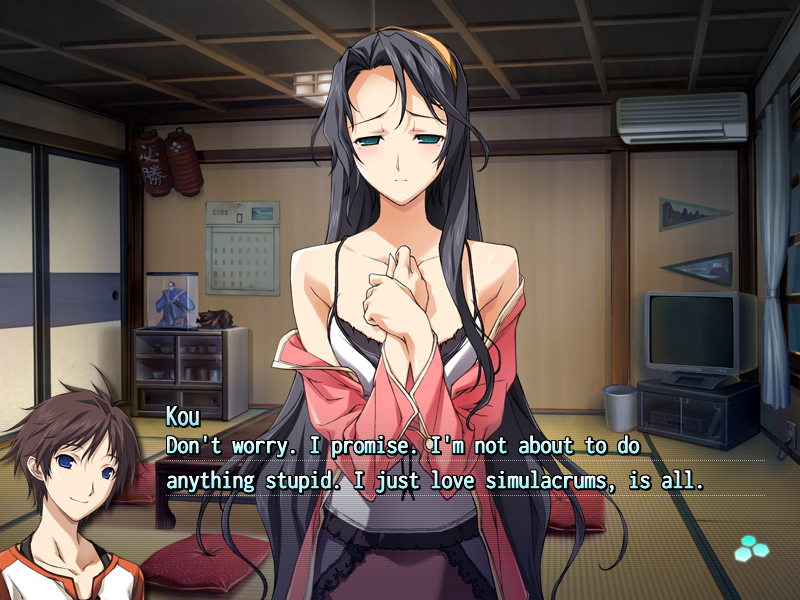Click Kou's dialogue text to continue
The height and width of the screenshot is (600, 800).
pyautogui.click(x=435, y=462)
